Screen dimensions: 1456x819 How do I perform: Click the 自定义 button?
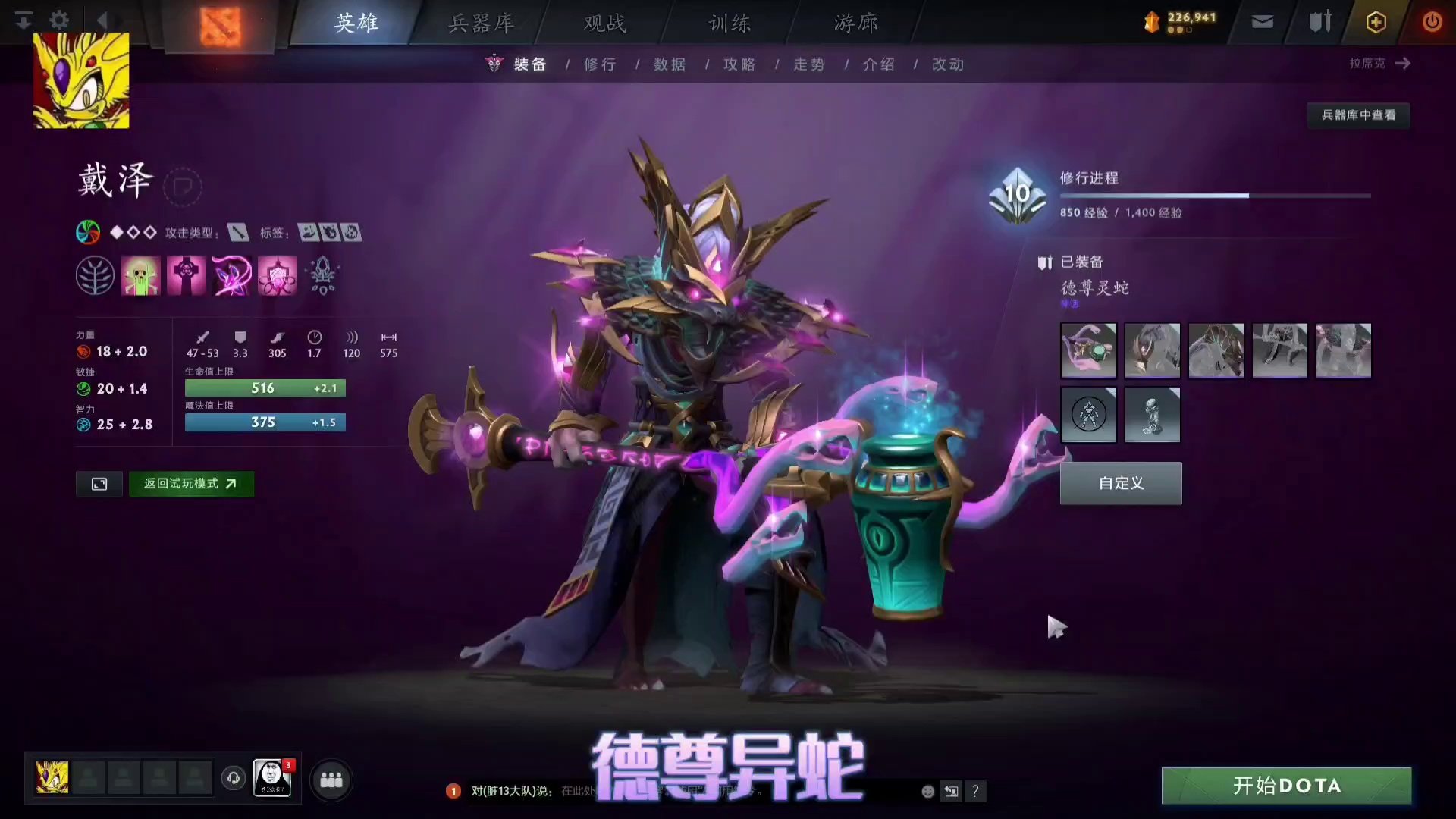1120,483
